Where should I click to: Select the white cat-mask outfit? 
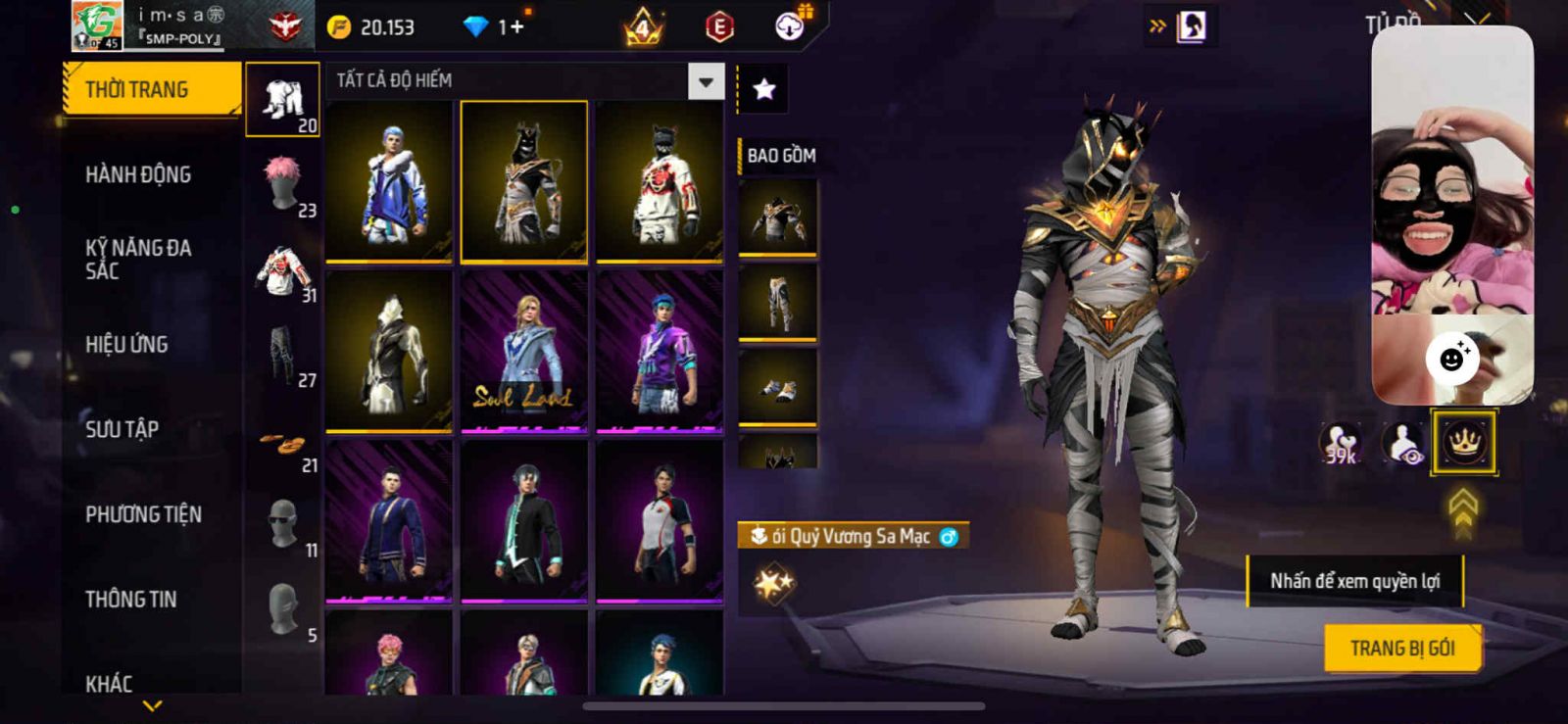[660, 181]
